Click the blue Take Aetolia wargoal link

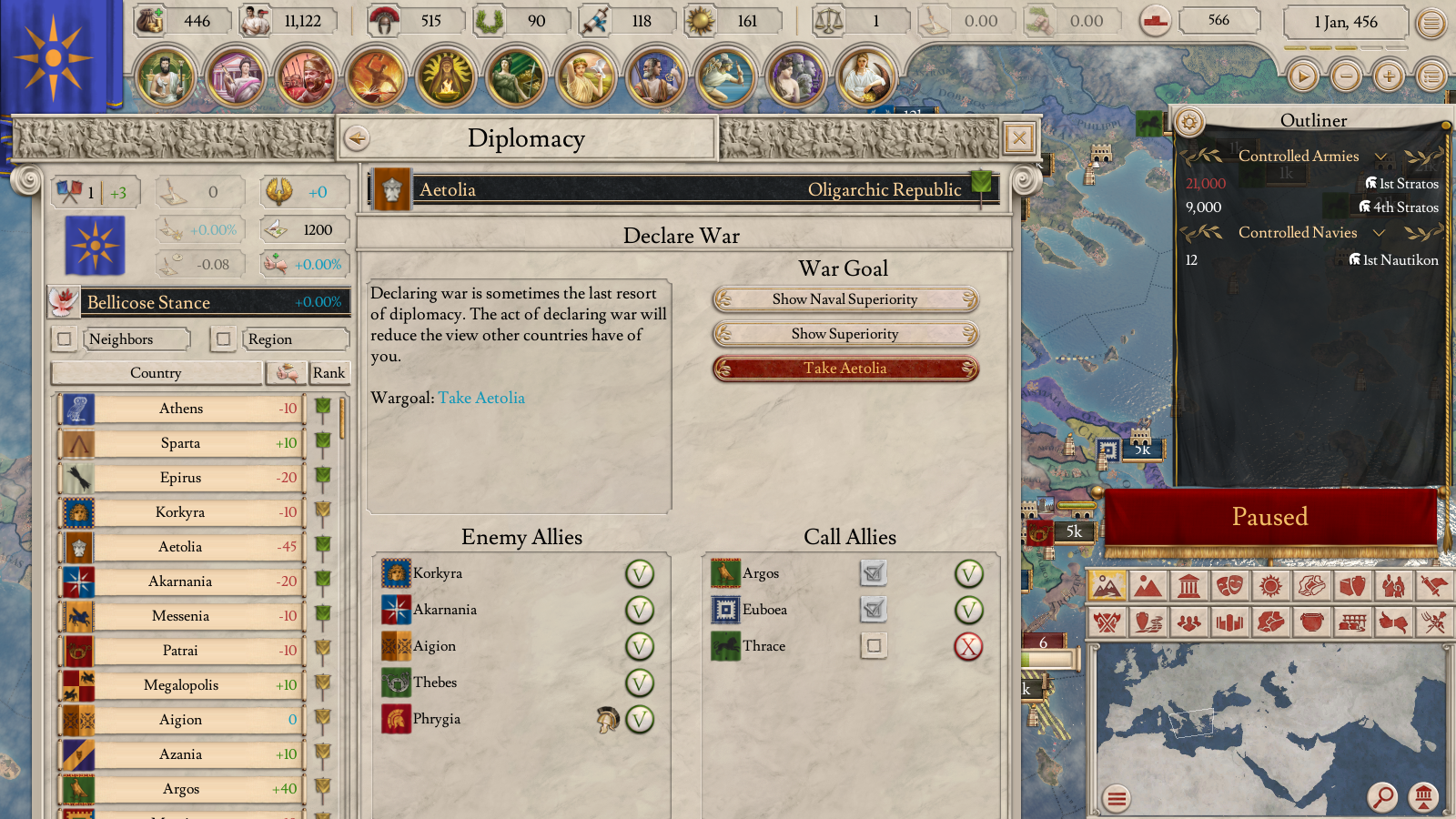[481, 398]
